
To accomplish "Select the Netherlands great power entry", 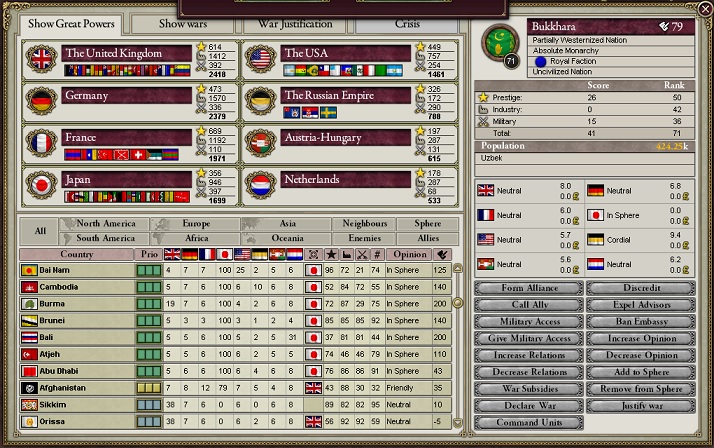I will pos(346,180).
